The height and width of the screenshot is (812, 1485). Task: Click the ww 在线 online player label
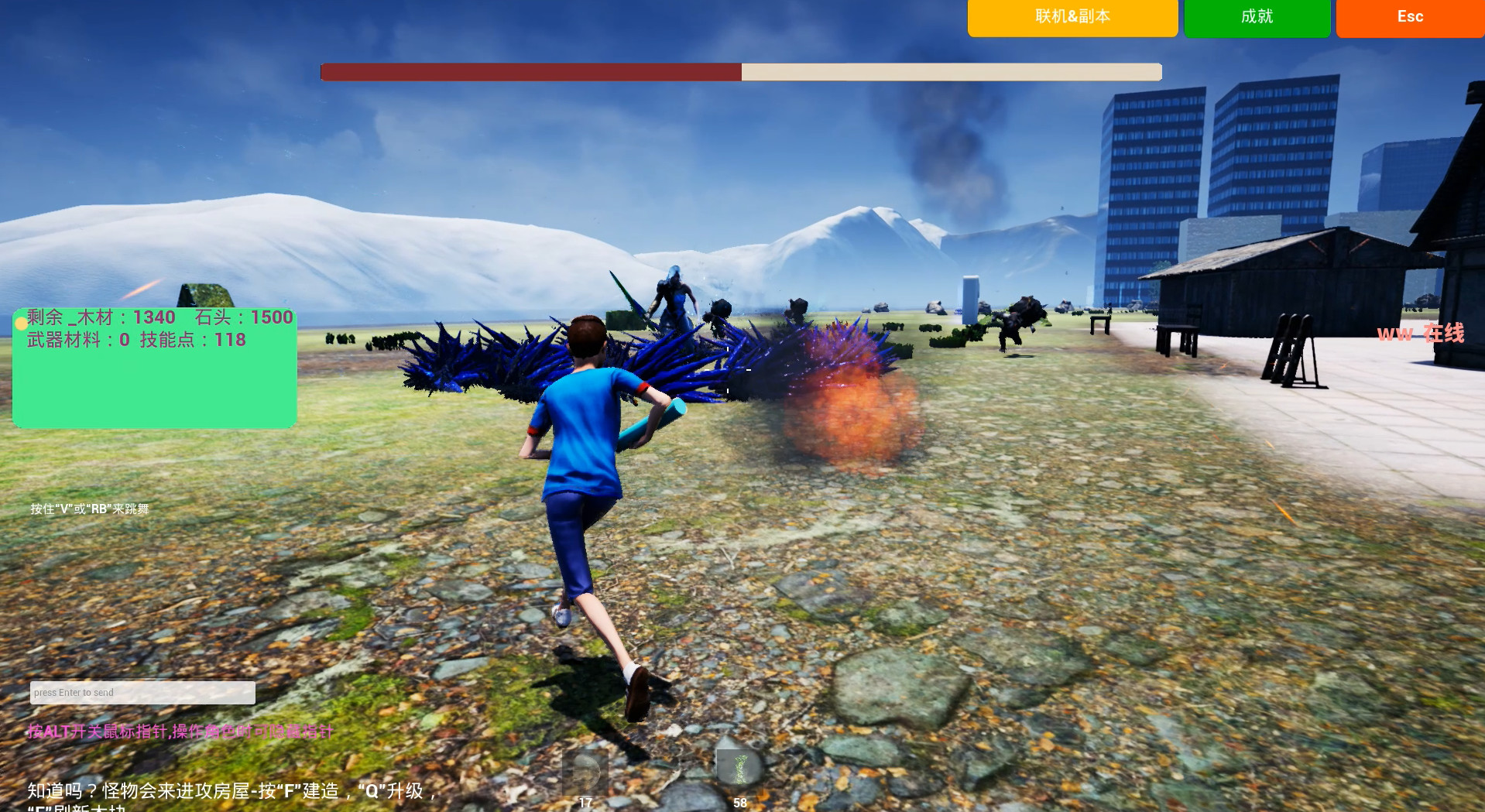click(x=1421, y=334)
